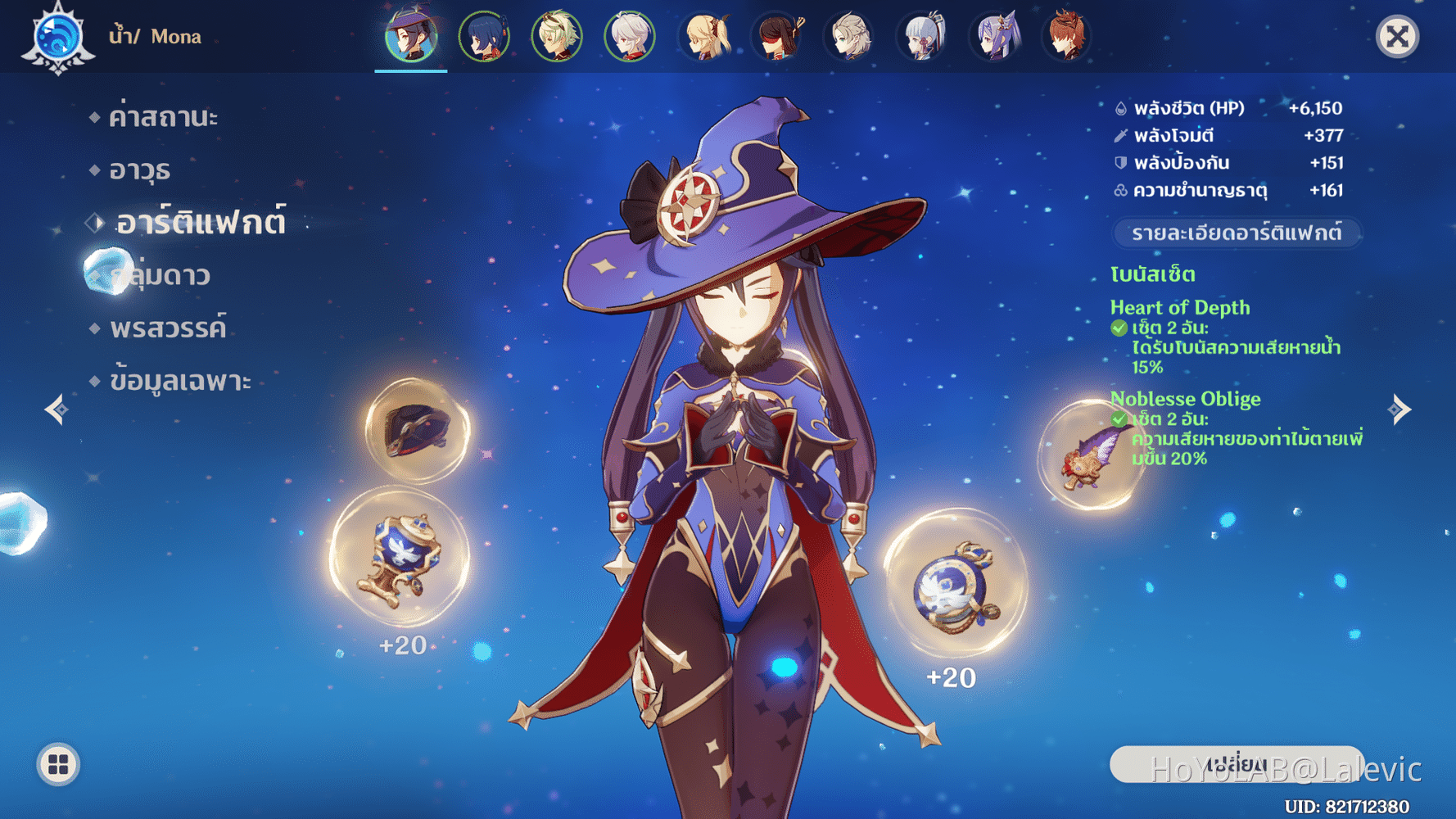Select the red-haired character portrait on far right
Screen dimensions: 1456x819
click(1066, 36)
